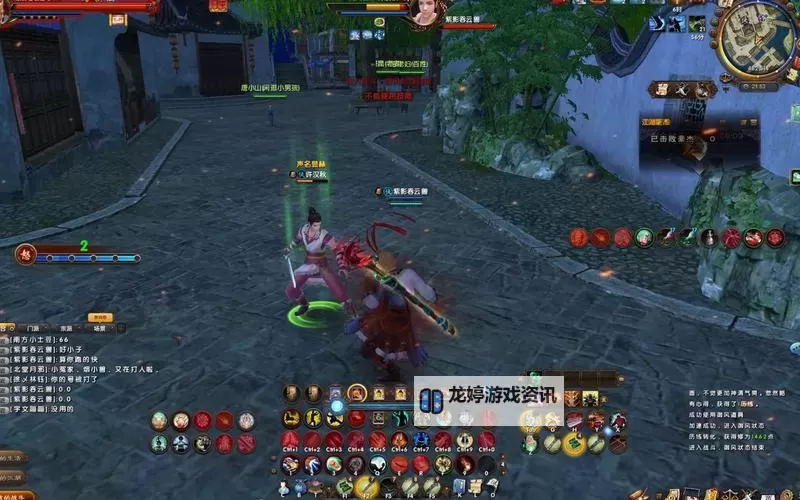Select the target portrait at top center
This screenshot has height=500, width=800.
point(423,14)
